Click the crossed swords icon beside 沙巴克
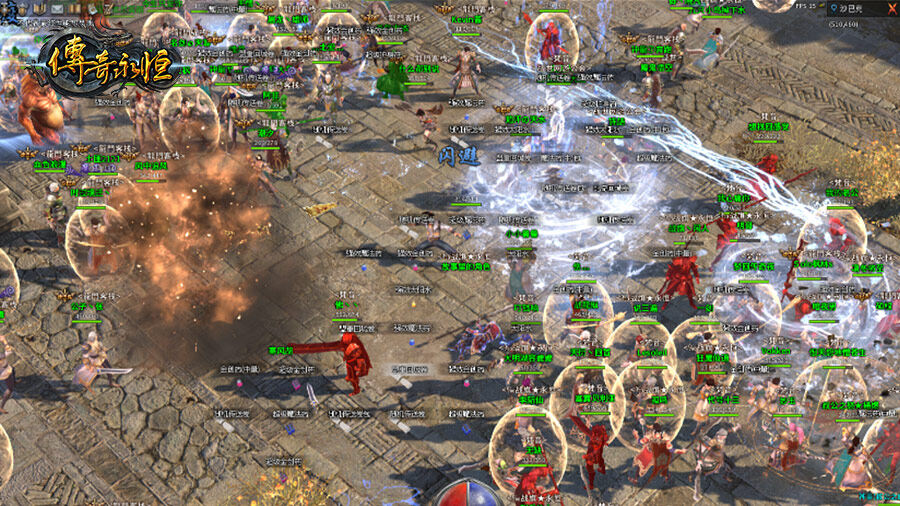 tap(889, 9)
